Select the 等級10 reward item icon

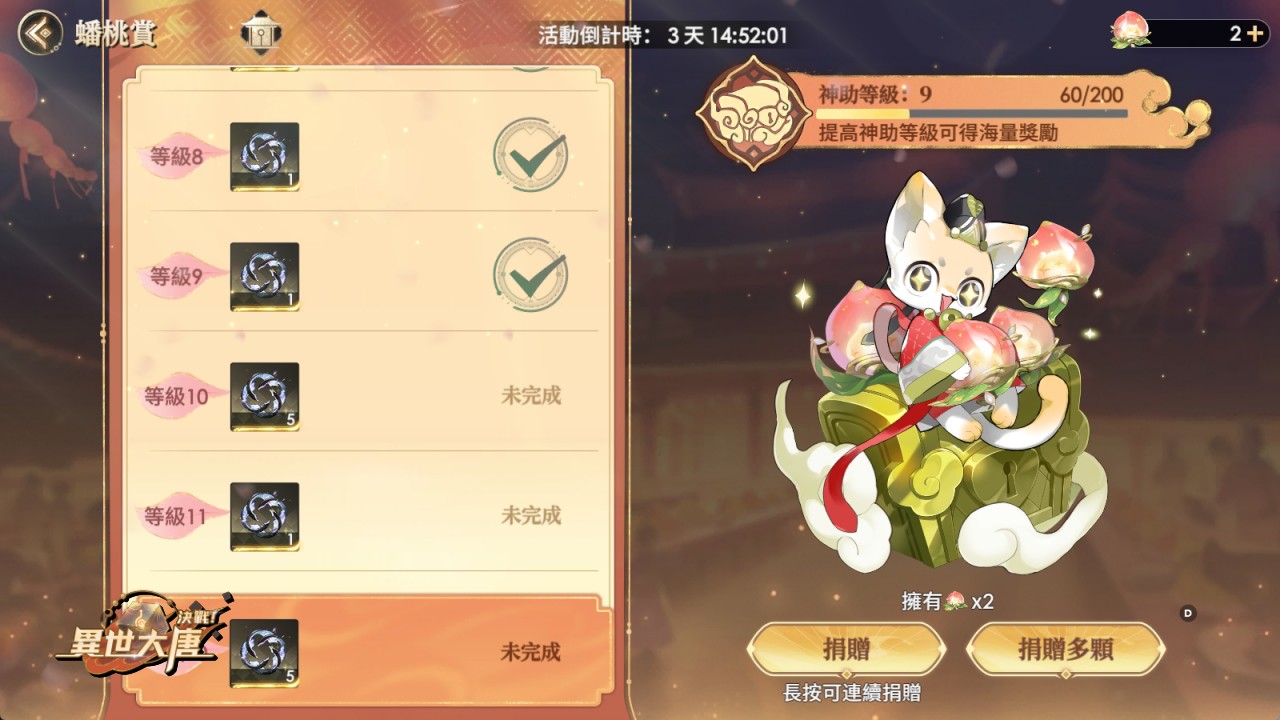coord(264,397)
